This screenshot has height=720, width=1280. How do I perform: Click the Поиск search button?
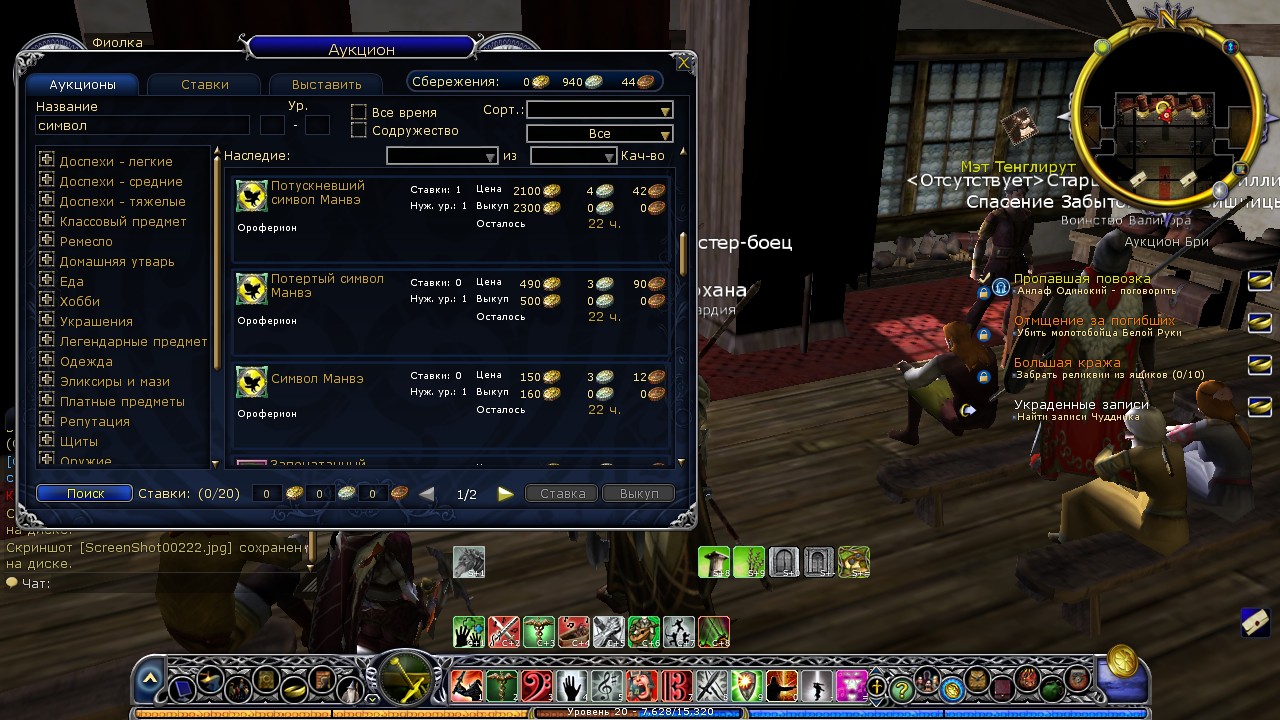tap(85, 493)
